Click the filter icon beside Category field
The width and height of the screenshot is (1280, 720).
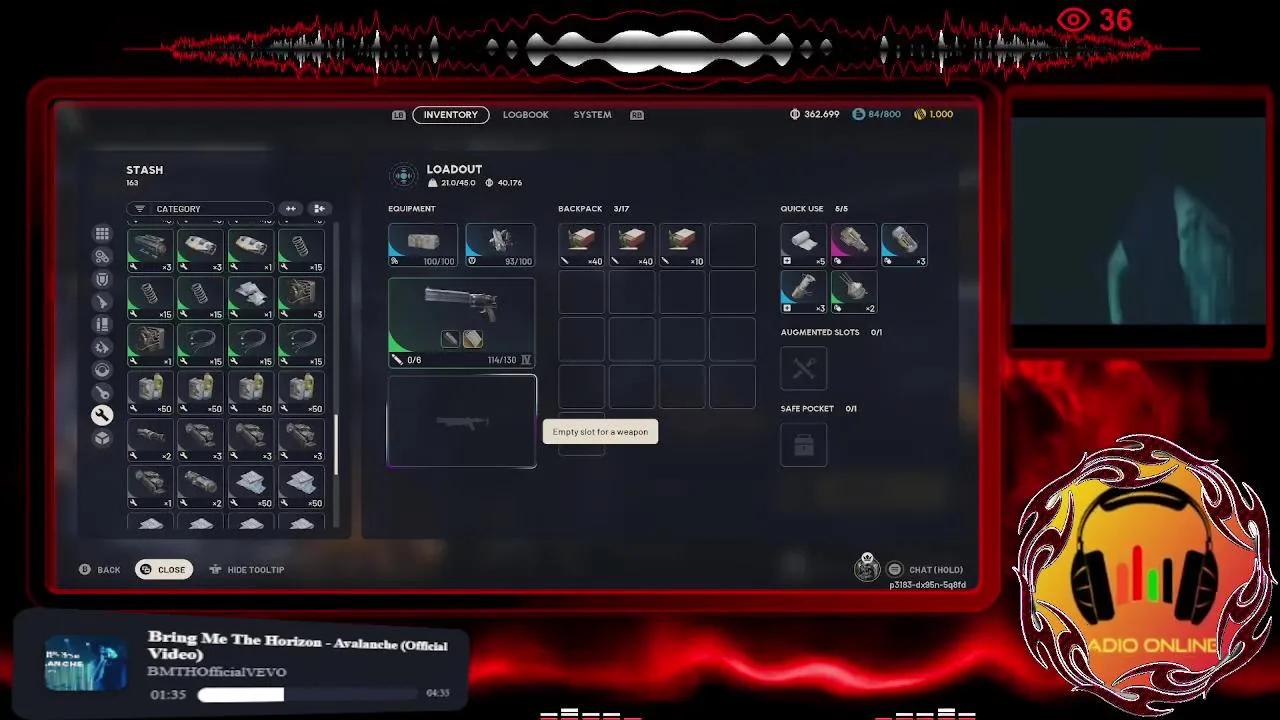point(140,208)
